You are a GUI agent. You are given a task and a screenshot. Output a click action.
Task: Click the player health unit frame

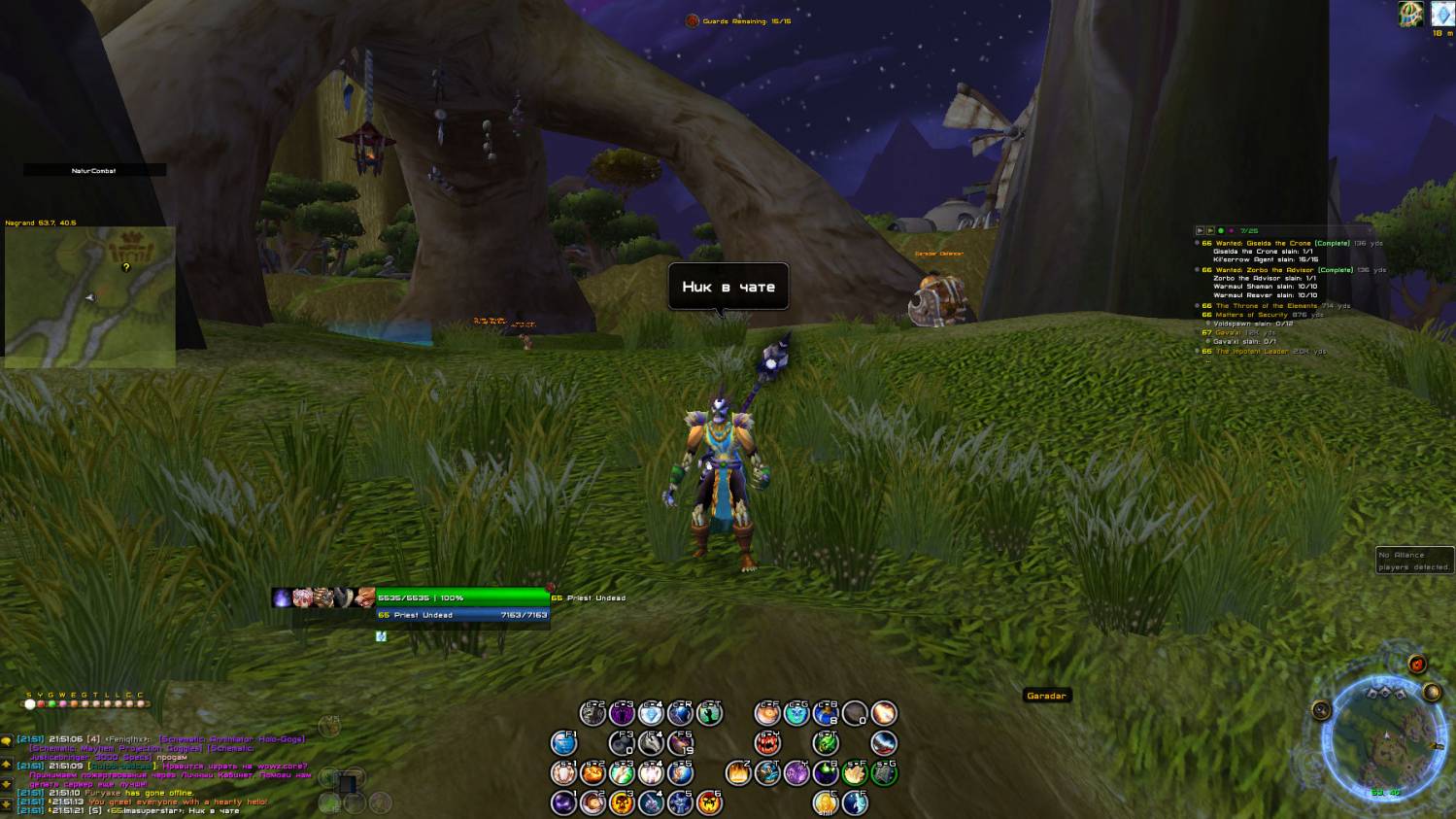point(462,597)
